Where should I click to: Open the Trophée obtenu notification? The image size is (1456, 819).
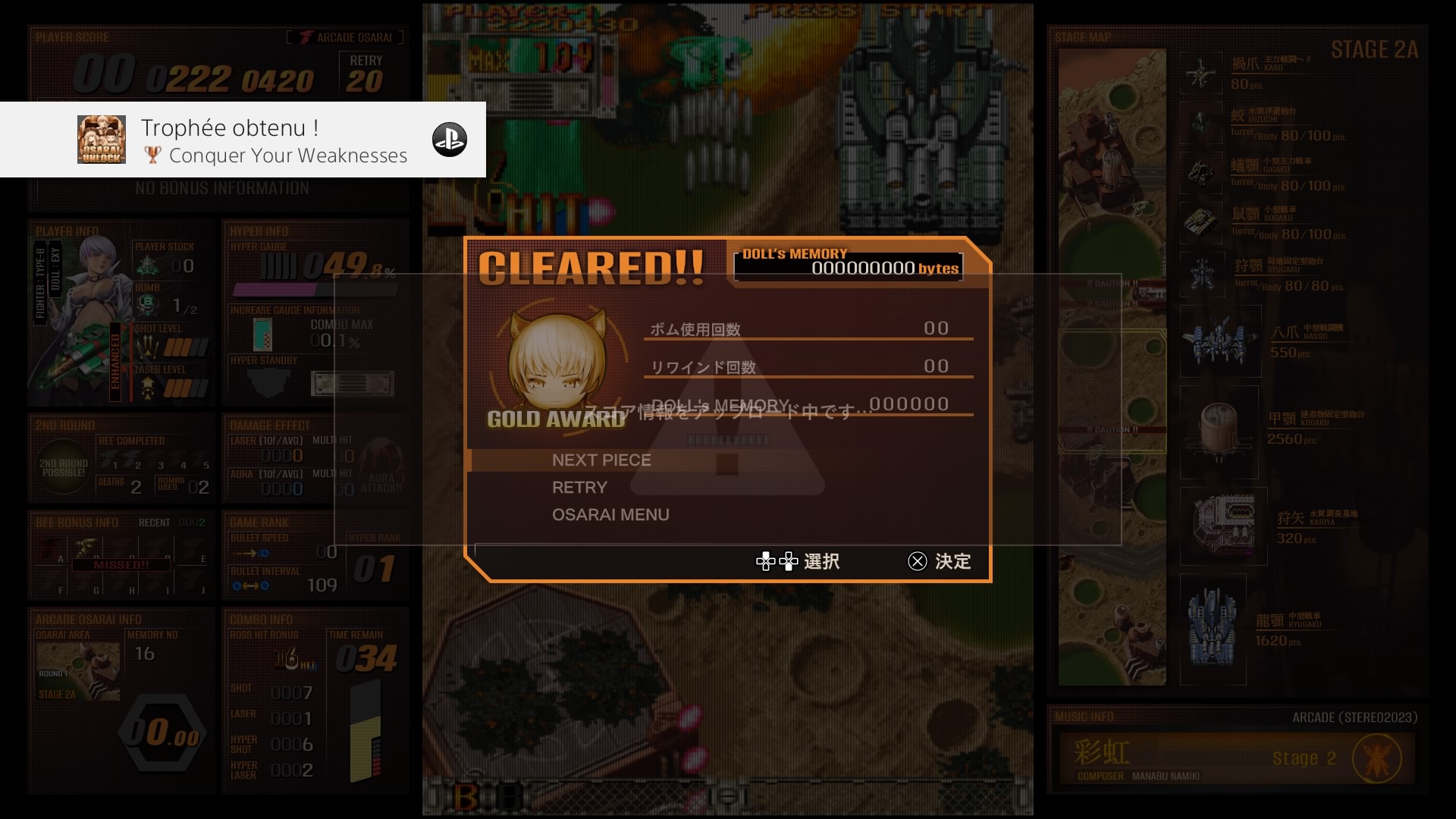[x=243, y=140]
